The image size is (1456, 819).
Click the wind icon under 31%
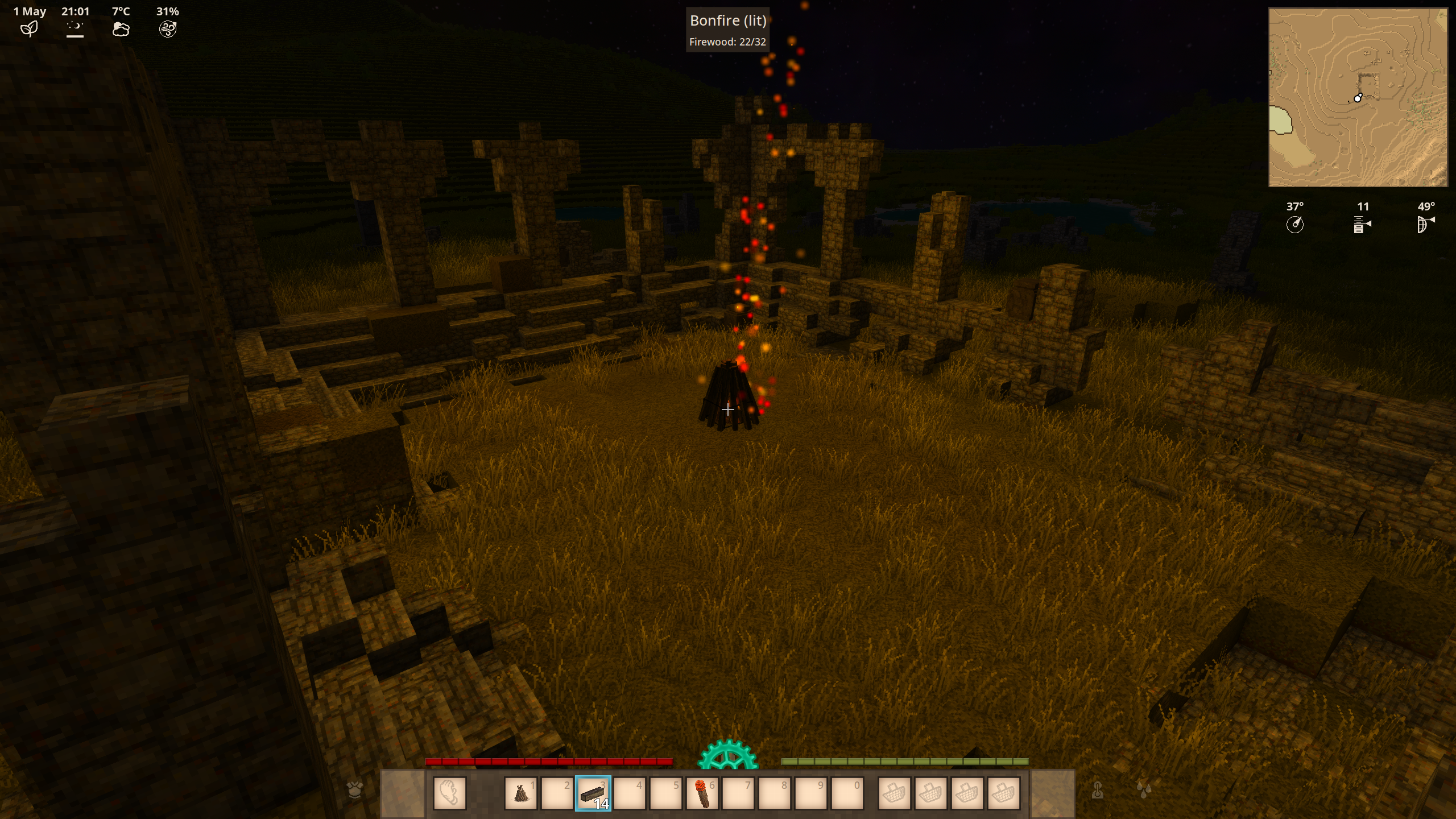click(x=168, y=29)
